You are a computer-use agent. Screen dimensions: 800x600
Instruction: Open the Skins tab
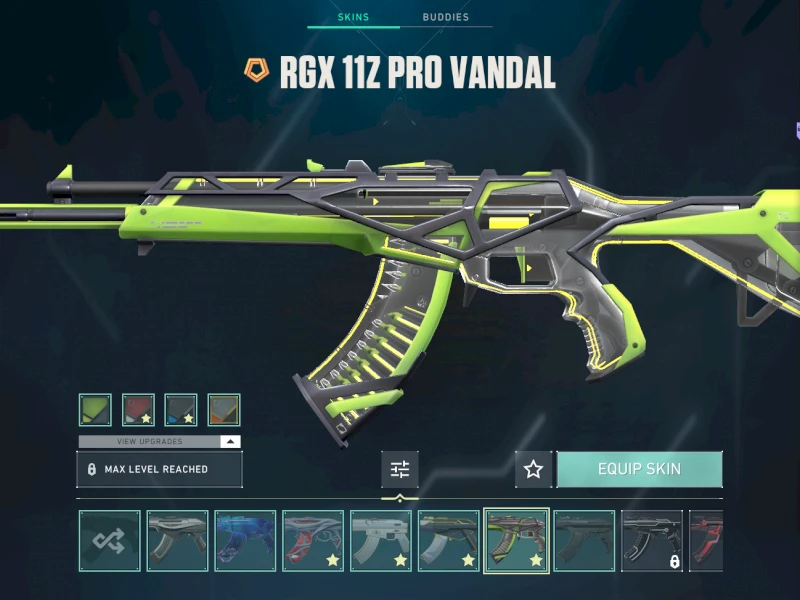point(352,17)
